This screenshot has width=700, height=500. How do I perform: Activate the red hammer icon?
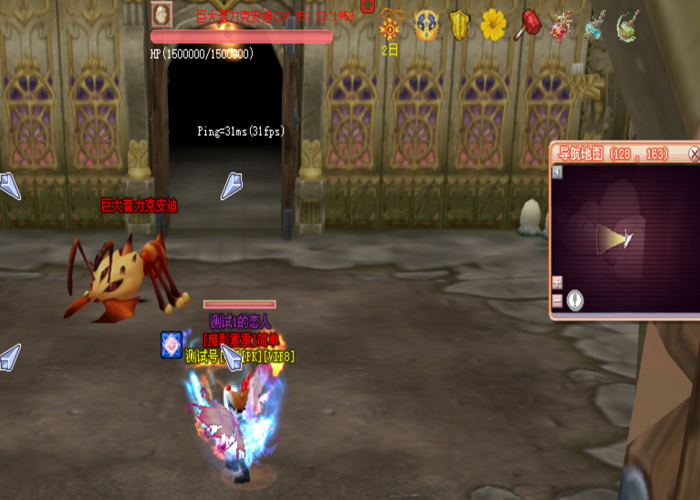pyautogui.click(x=527, y=24)
